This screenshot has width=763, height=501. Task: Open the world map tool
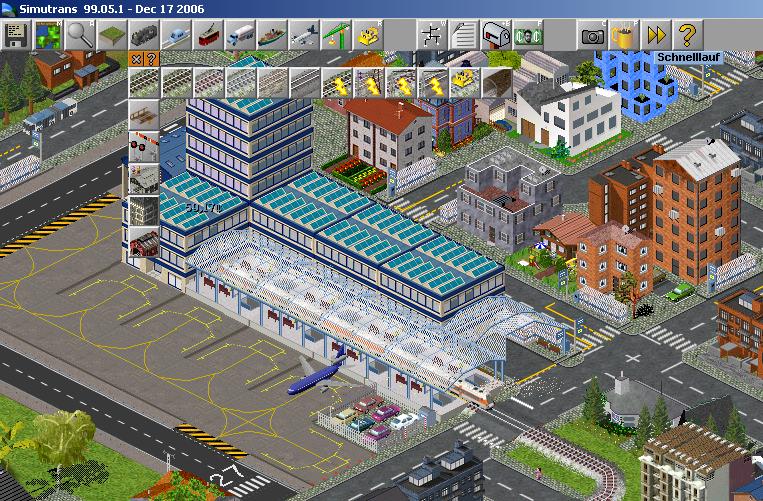coord(48,34)
